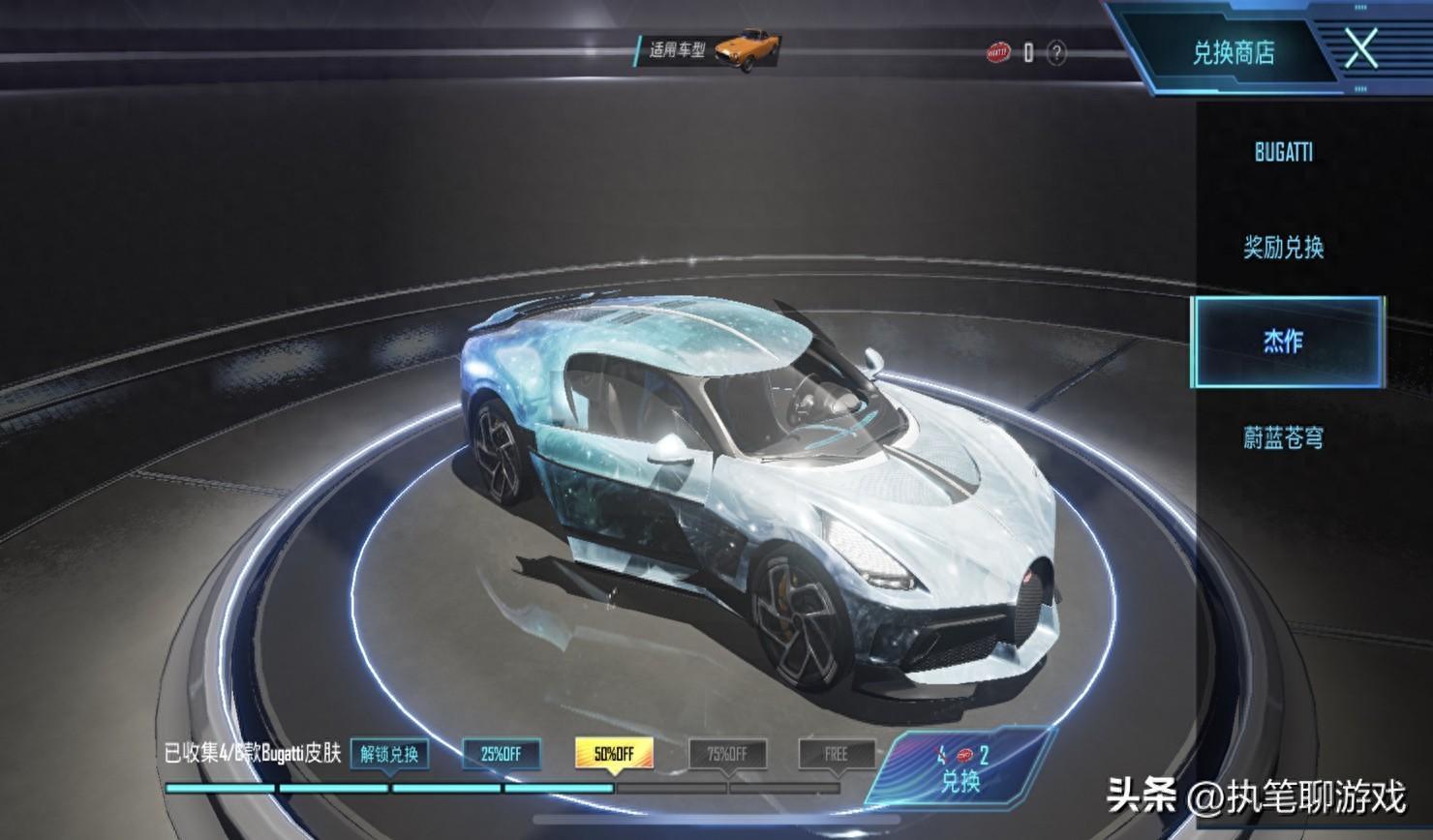Screen dimensions: 1433x840
Task: Choose the 75%OFF discount tier
Action: [727, 754]
